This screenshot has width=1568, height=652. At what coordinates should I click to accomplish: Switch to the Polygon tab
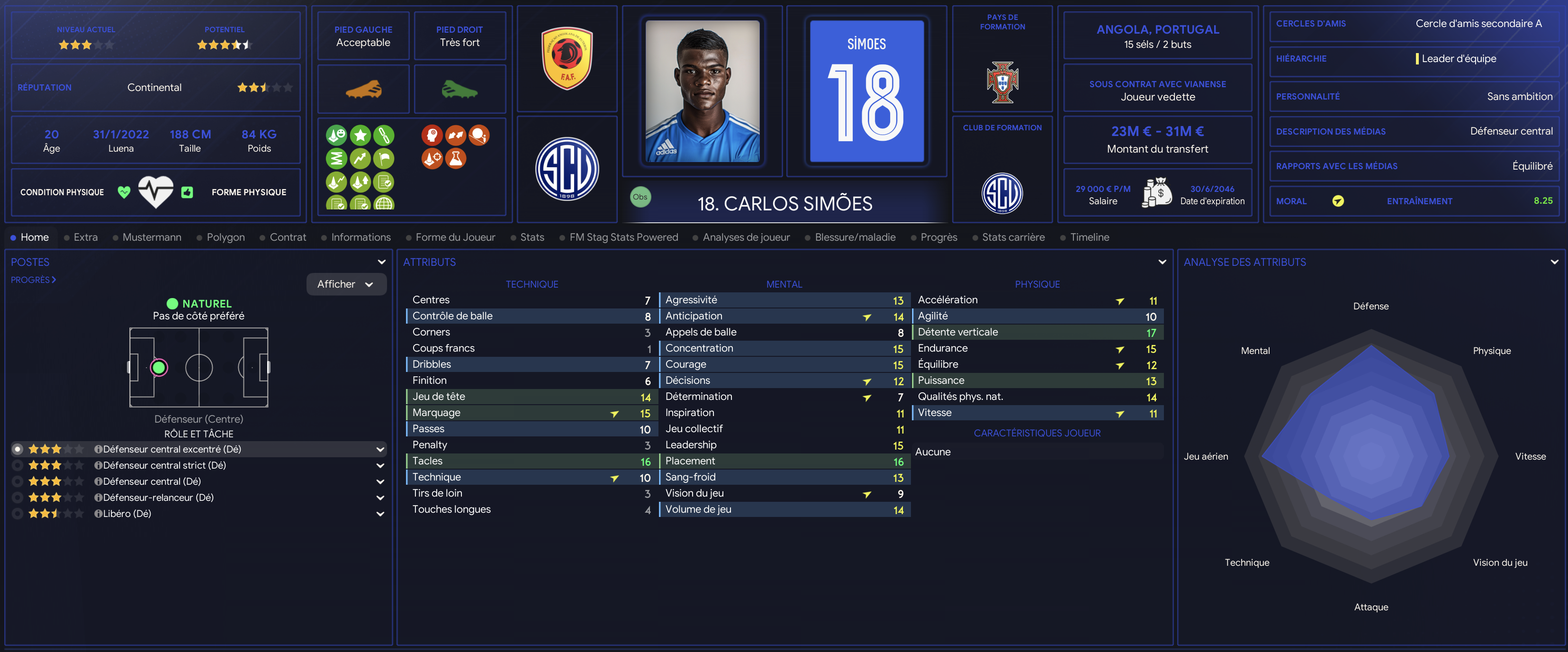[225, 237]
